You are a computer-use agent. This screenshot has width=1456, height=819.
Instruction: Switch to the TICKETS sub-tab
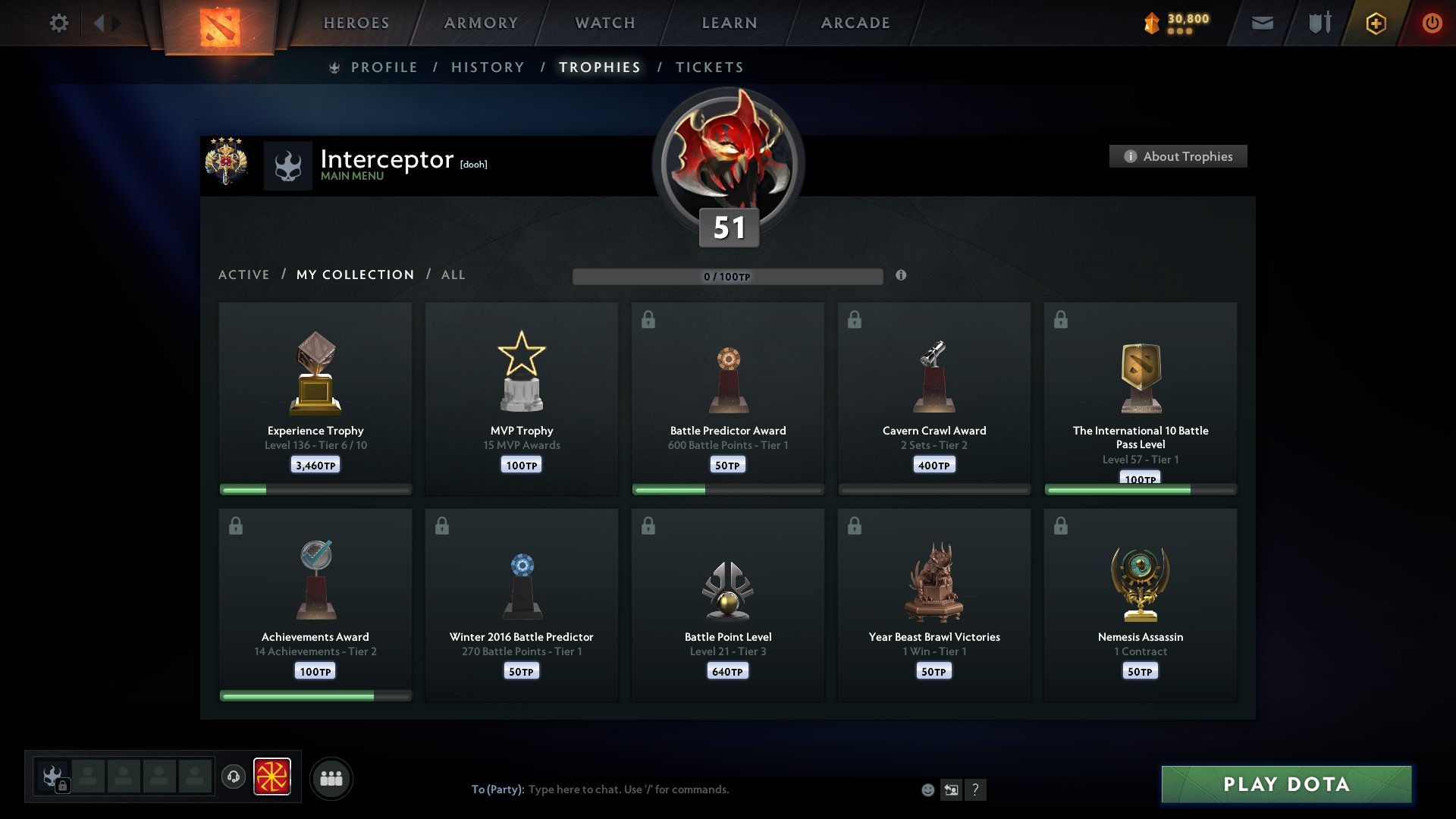708,67
